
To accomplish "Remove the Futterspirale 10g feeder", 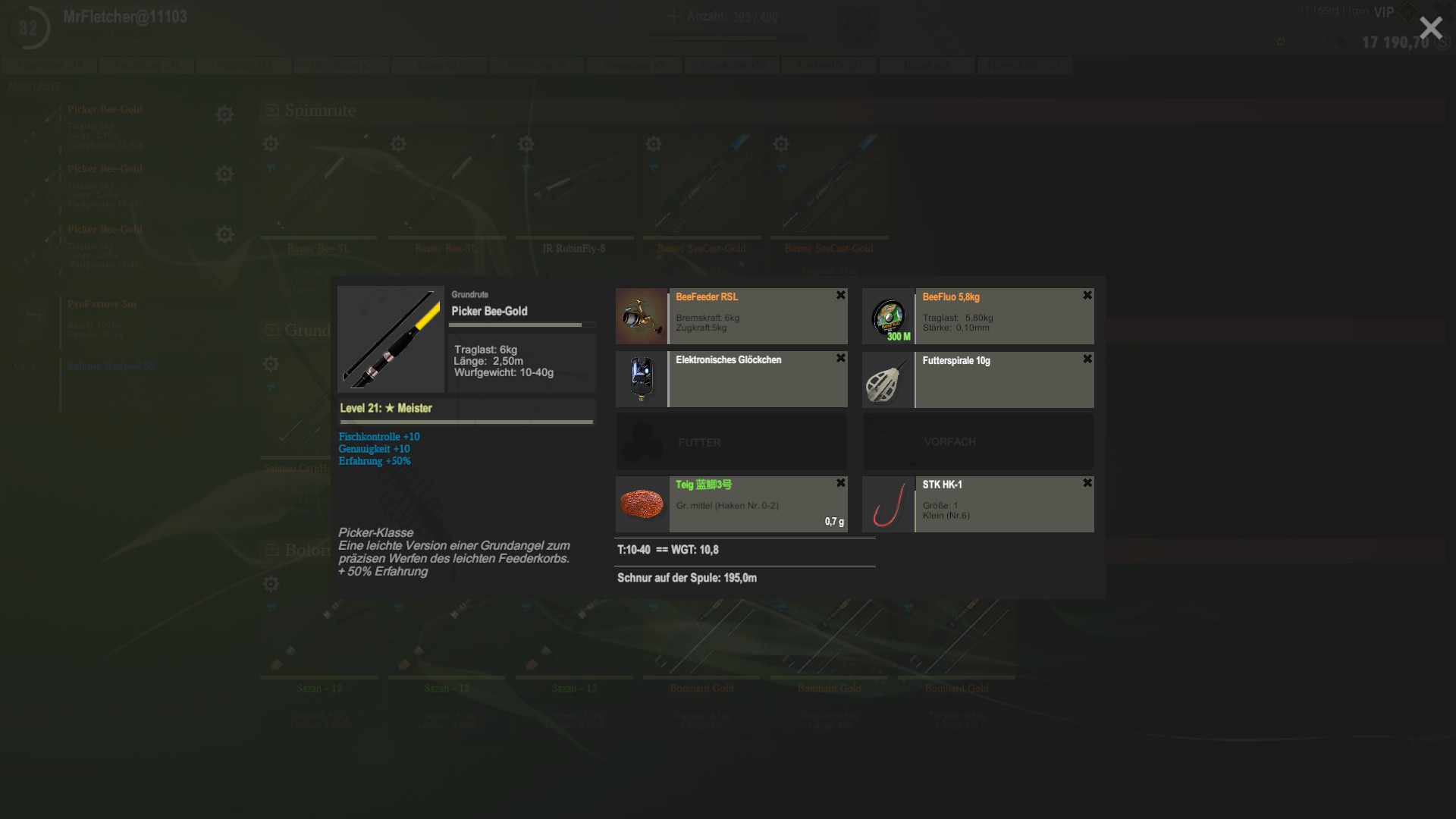I will coord(1087,359).
